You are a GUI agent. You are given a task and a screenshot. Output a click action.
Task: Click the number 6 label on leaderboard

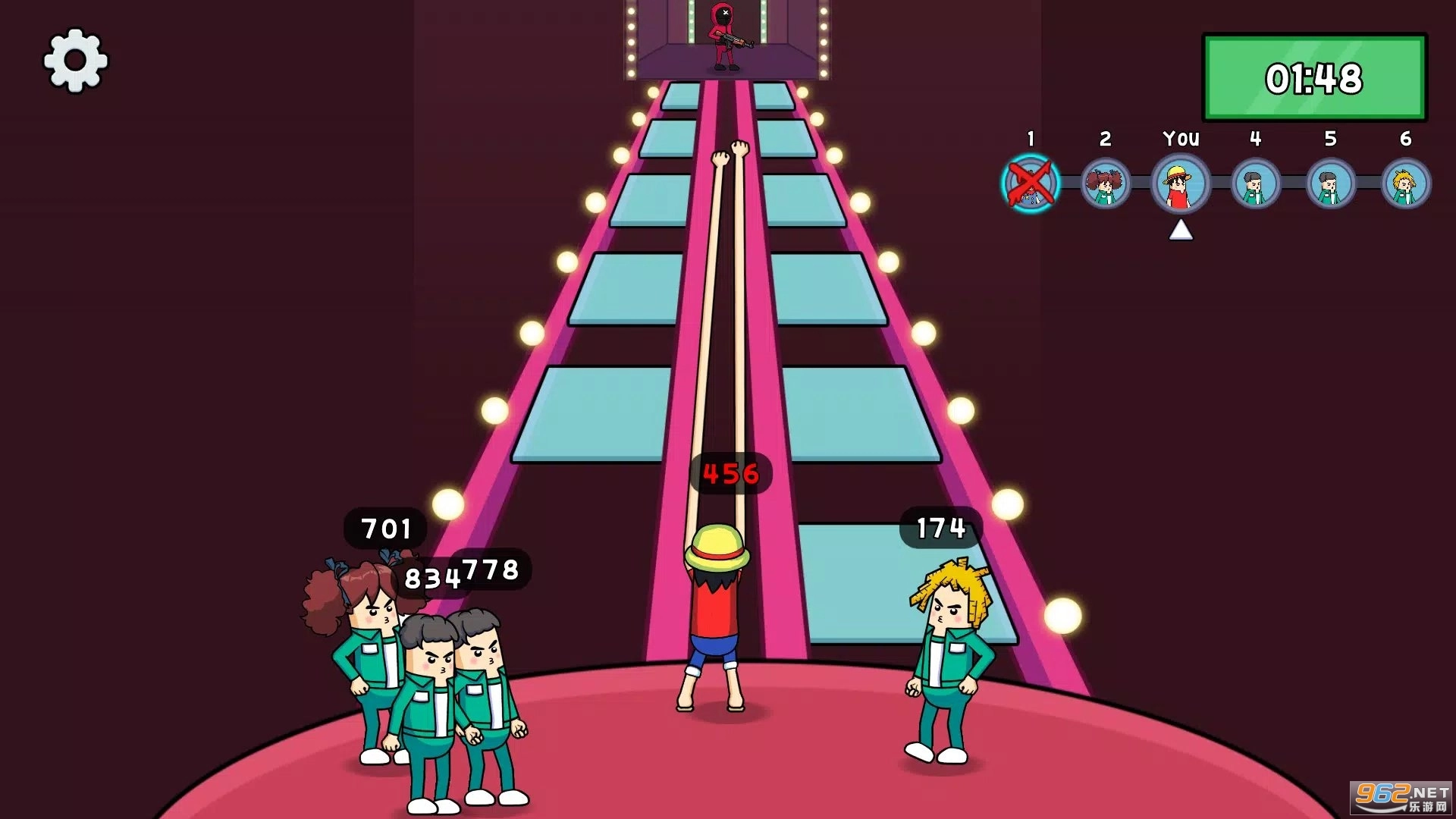point(1404,136)
